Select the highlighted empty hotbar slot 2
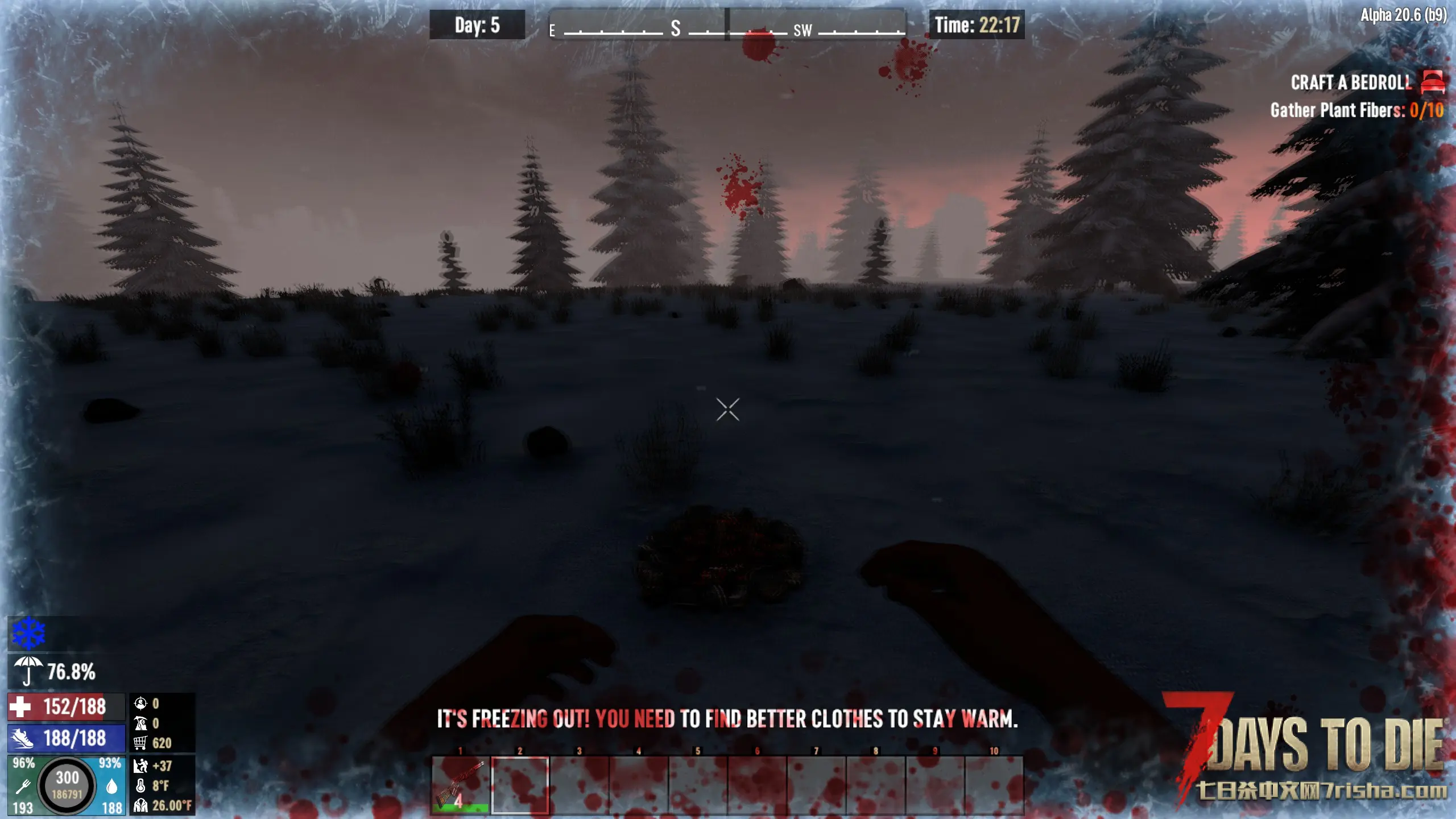The image size is (1456, 819). click(x=520, y=785)
